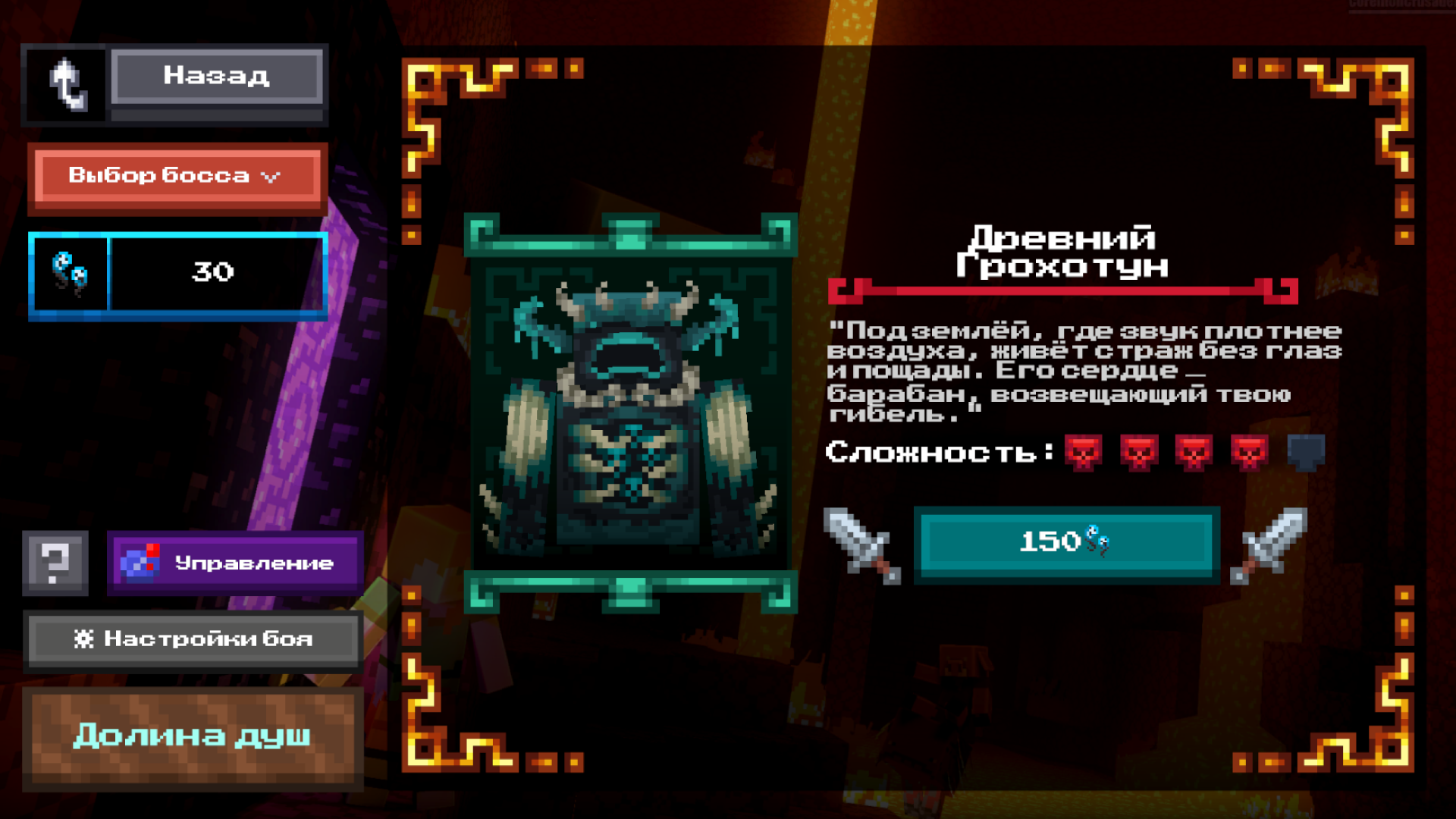The height and width of the screenshot is (819, 1456).
Task: Open the help question mark icon
Action: [x=55, y=563]
